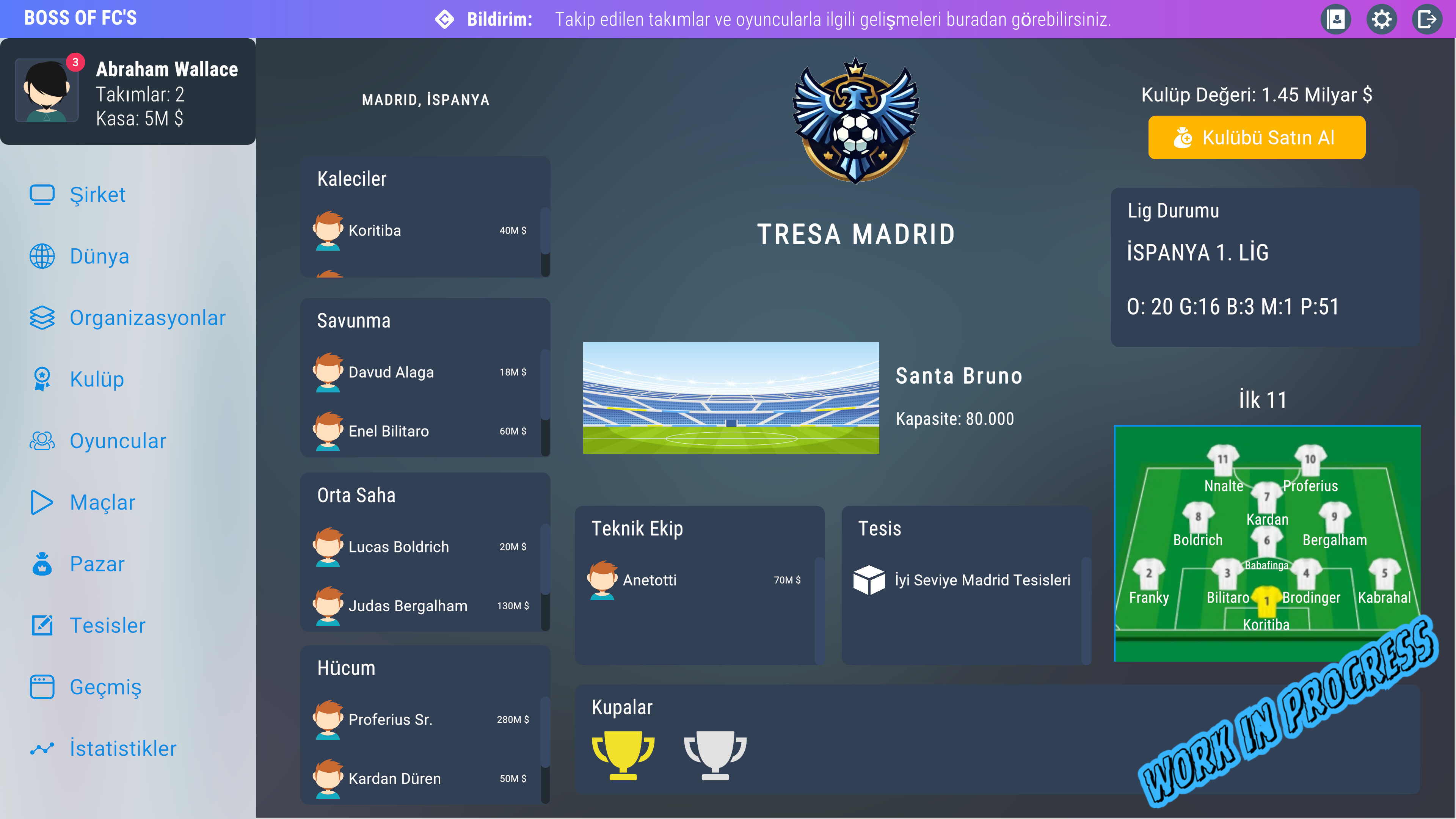Open the contacts book icon near settings
This screenshot has width=1456, height=819.
click(x=1336, y=19)
